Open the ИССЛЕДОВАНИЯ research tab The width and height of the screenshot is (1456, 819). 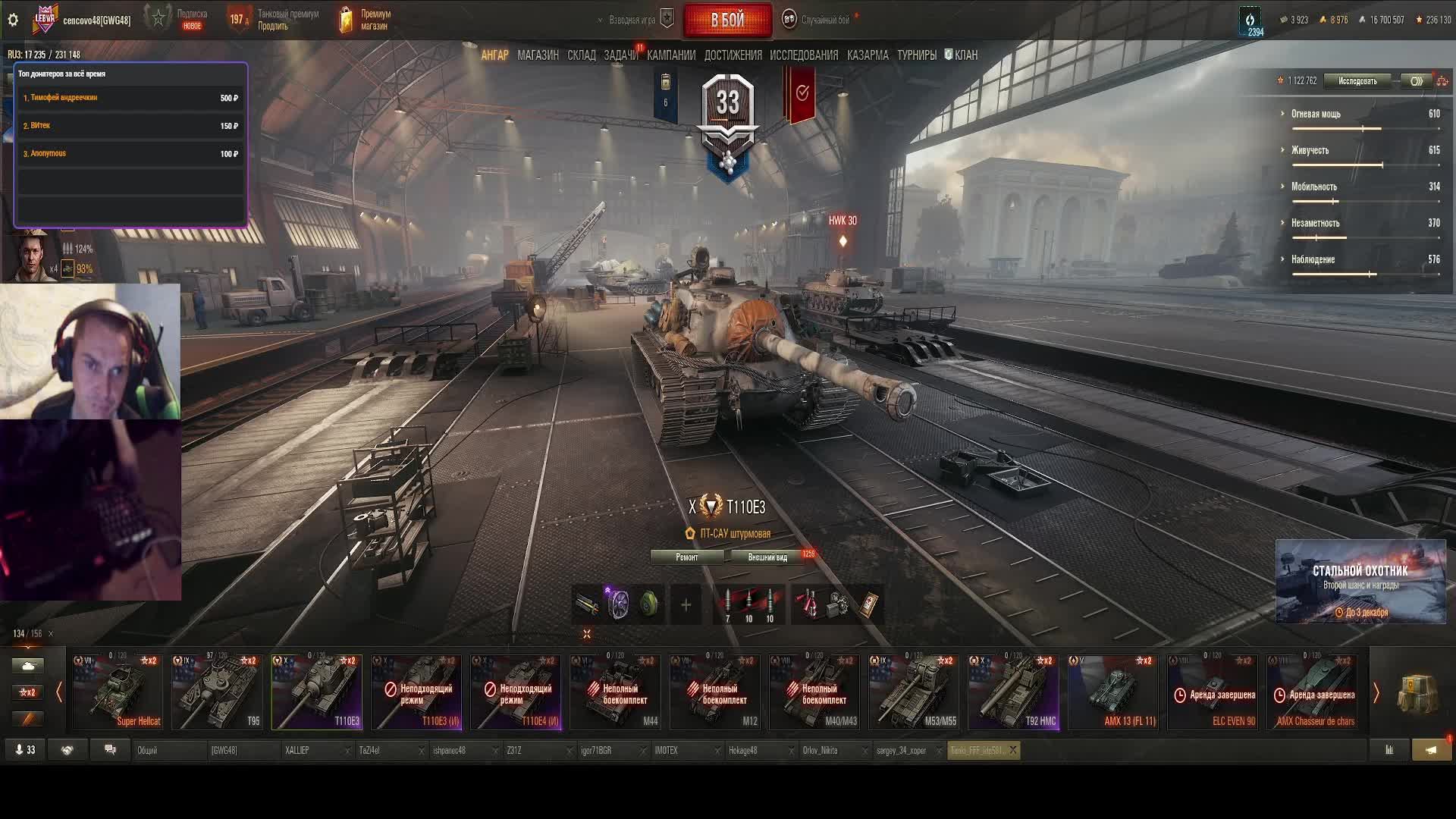[x=804, y=55]
